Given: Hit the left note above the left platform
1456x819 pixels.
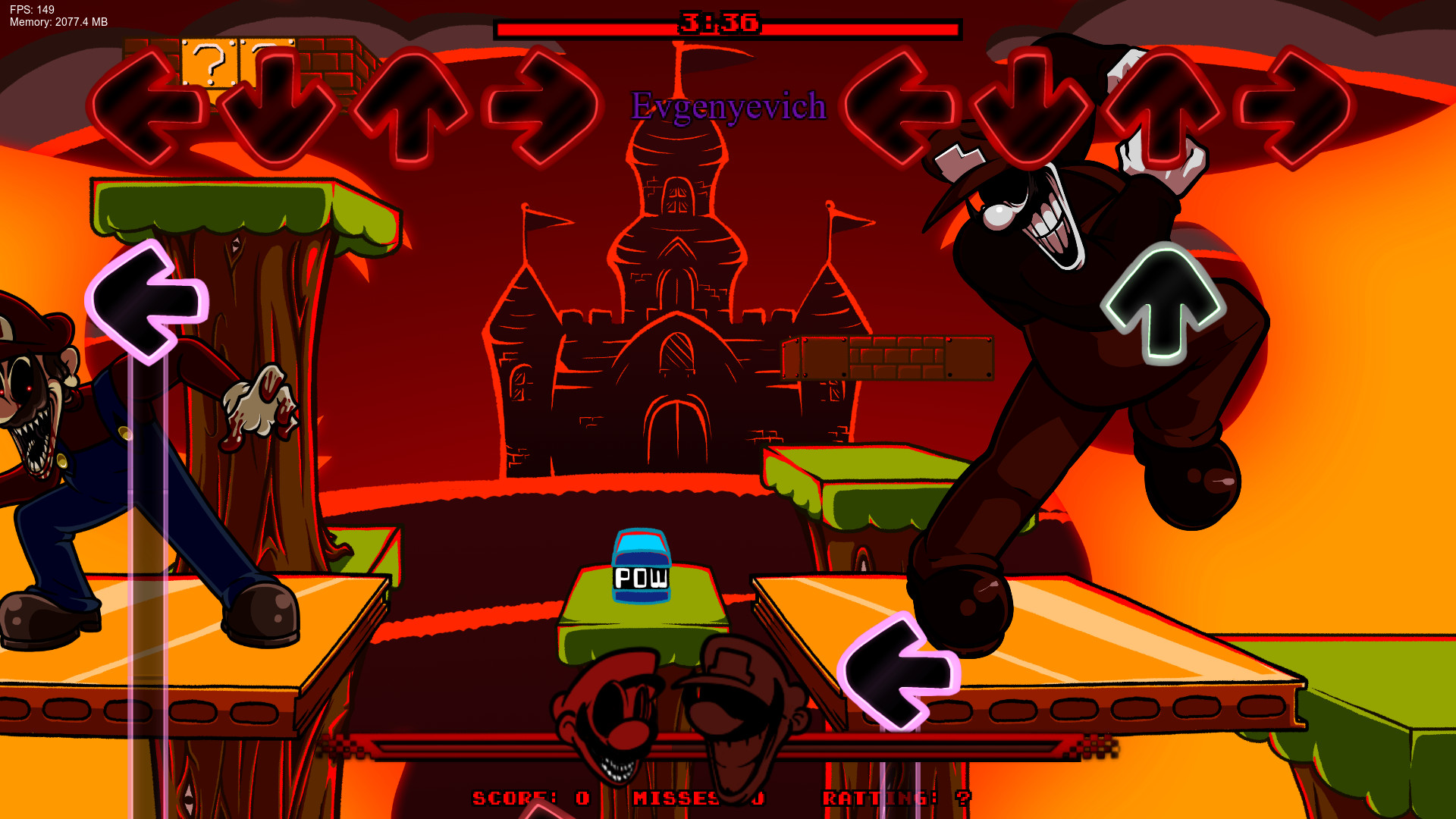Looking at the screenshot, I should [x=148, y=303].
